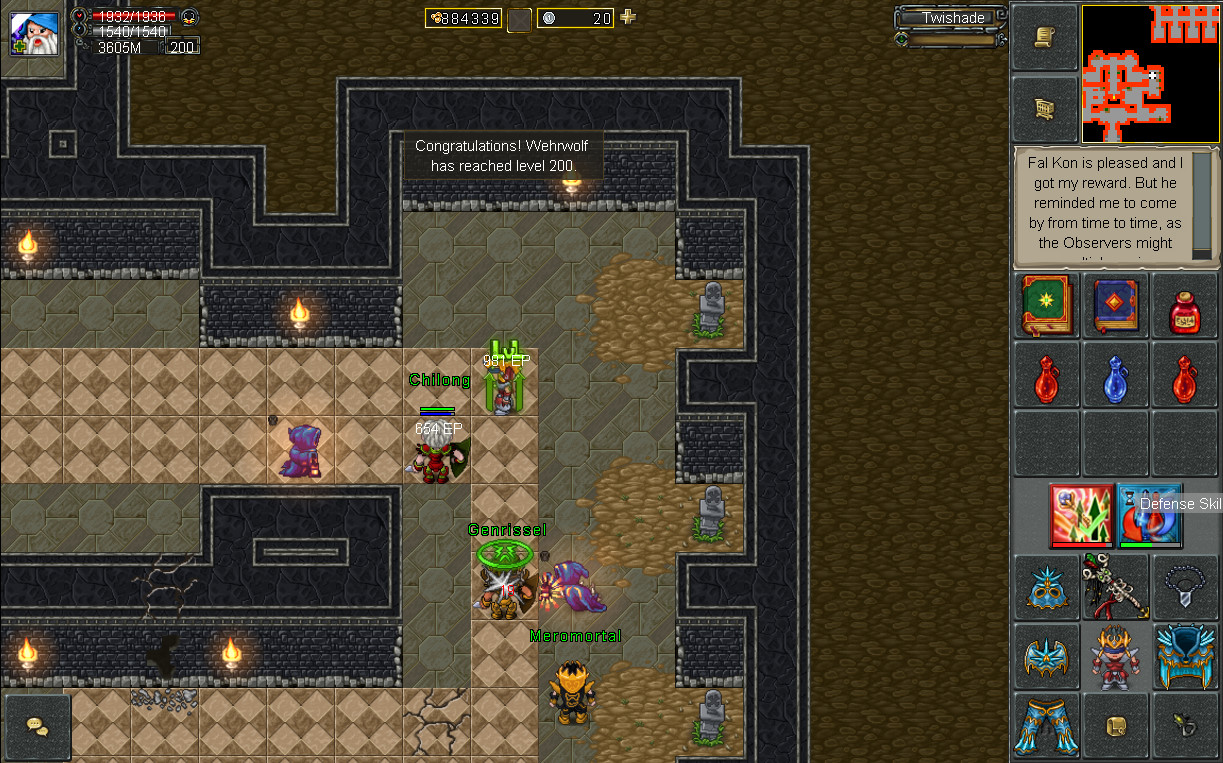Click the green arrow under Twishade
This screenshot has height=763, width=1223.
pyautogui.click(x=902, y=40)
